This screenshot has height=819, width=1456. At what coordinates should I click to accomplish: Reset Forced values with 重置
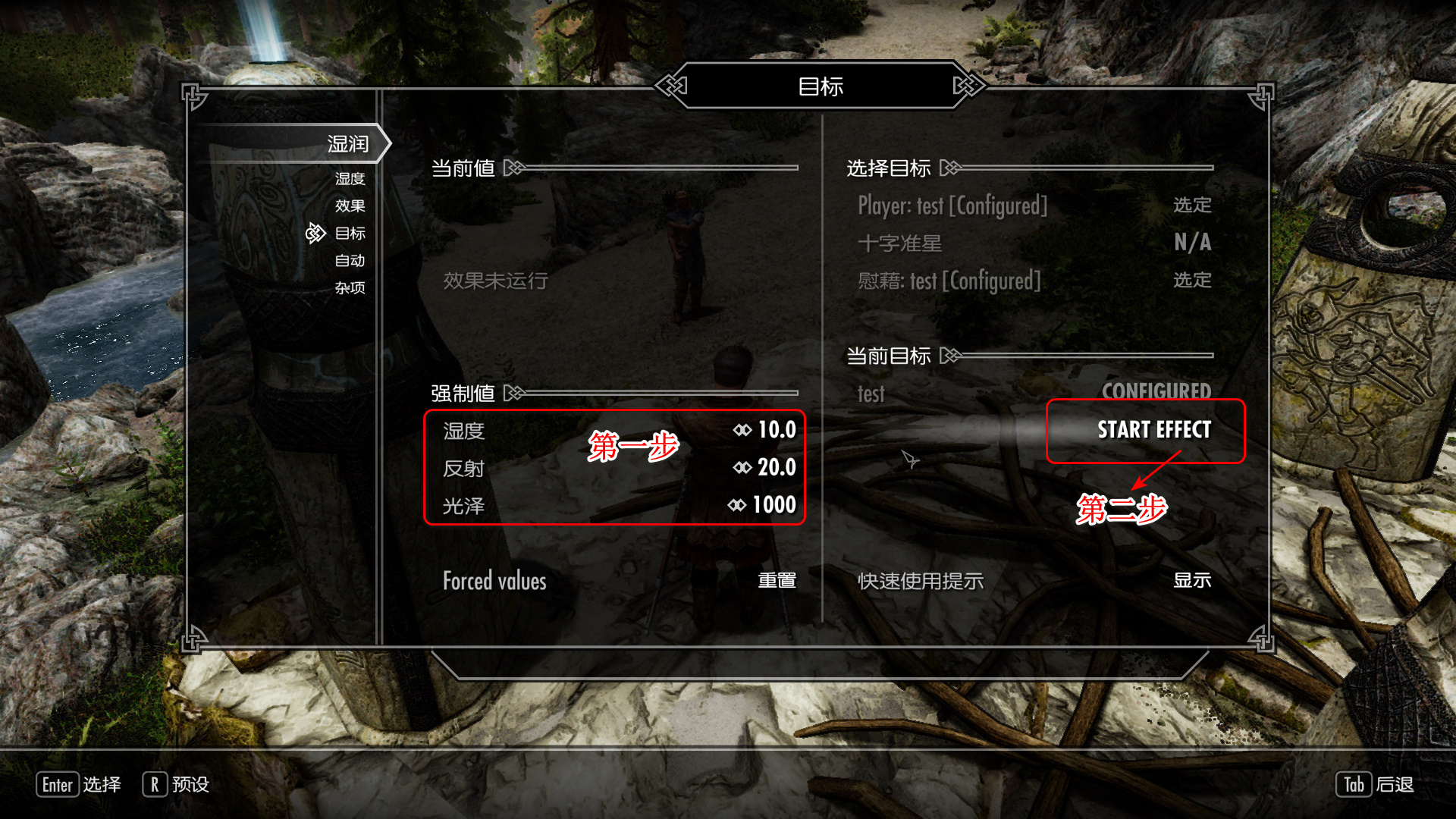pos(777,581)
